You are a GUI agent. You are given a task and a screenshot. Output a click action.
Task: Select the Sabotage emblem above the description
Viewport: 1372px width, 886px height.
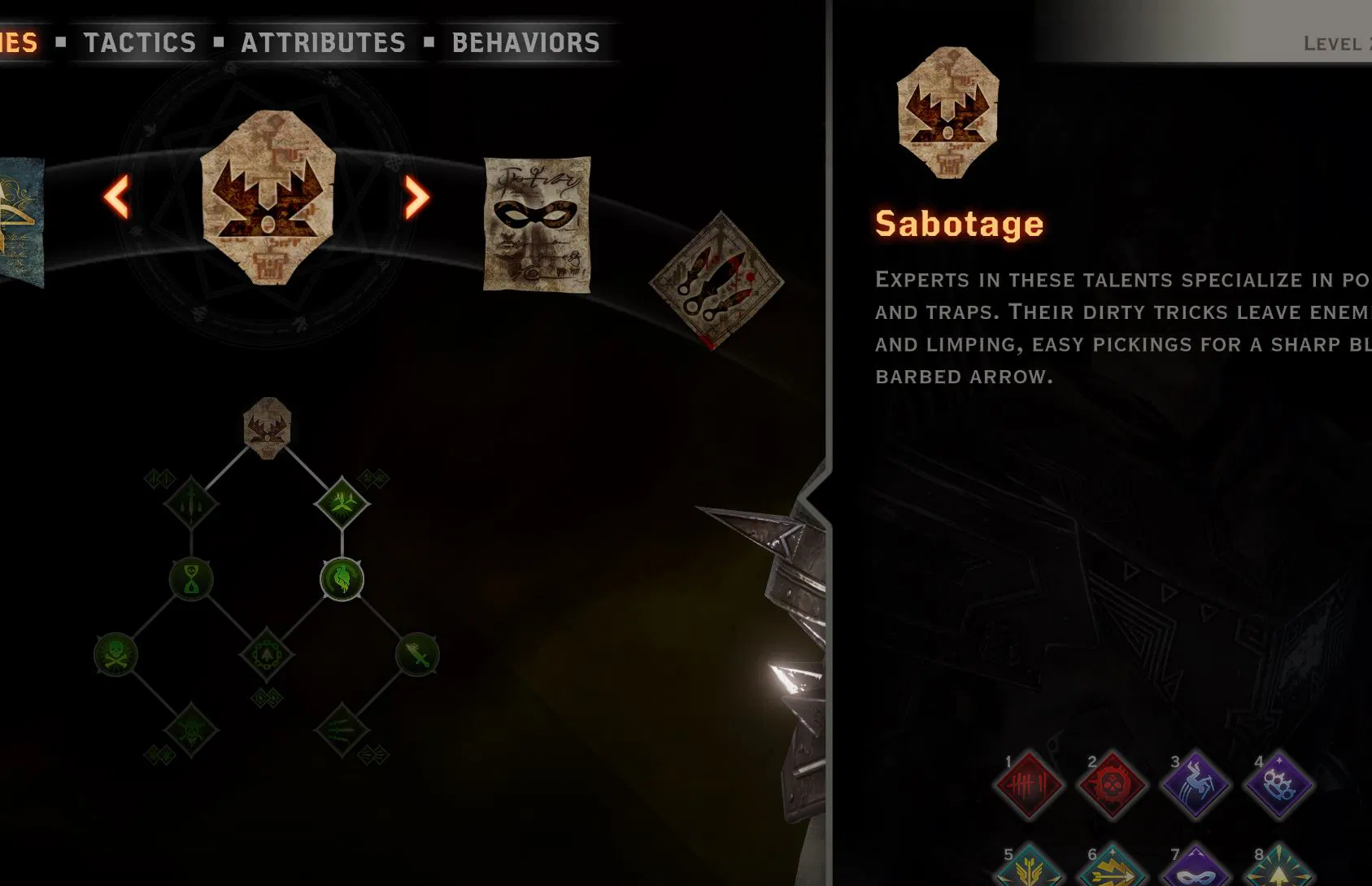947,118
